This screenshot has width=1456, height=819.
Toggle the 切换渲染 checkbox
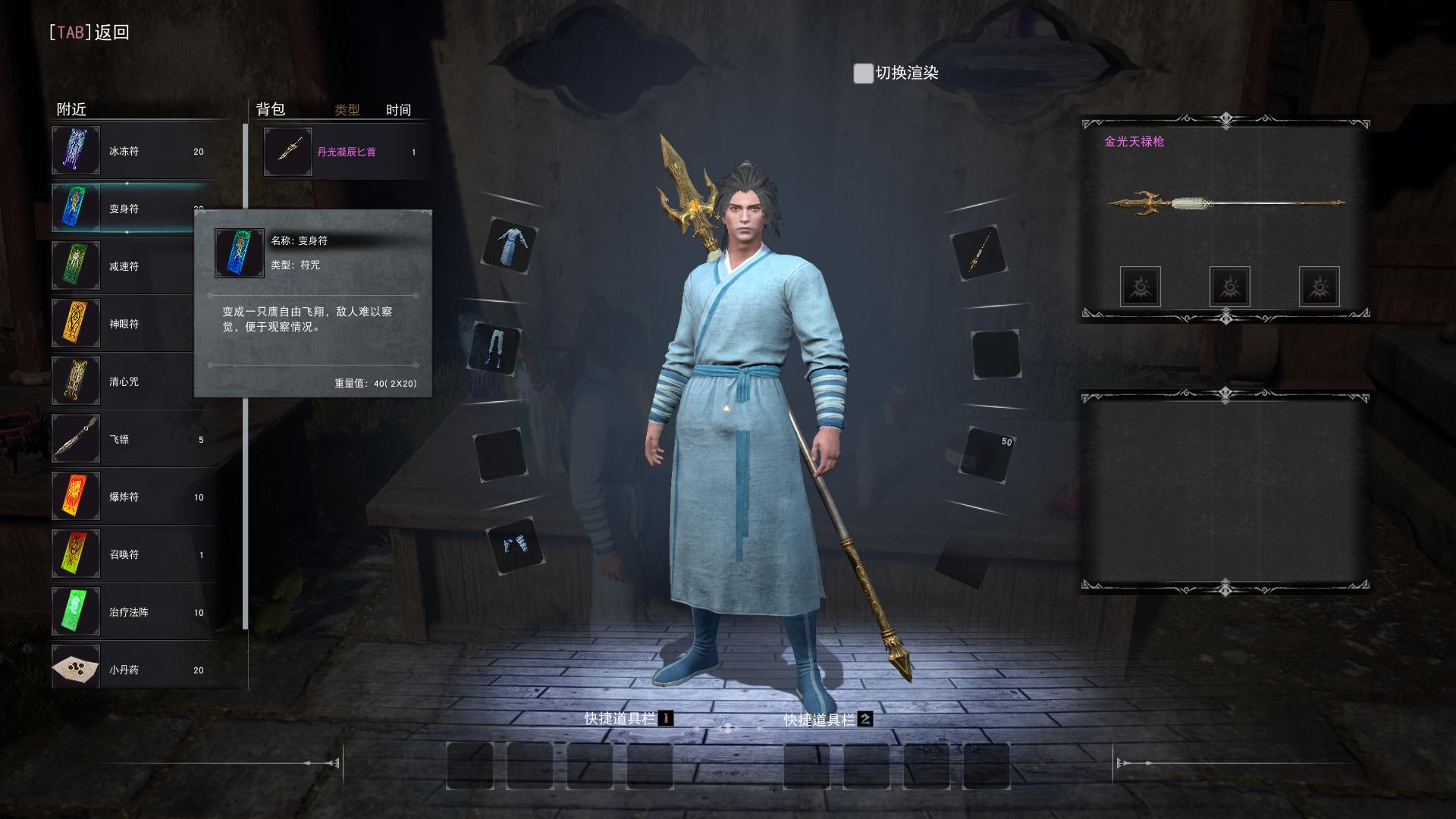coord(863,74)
